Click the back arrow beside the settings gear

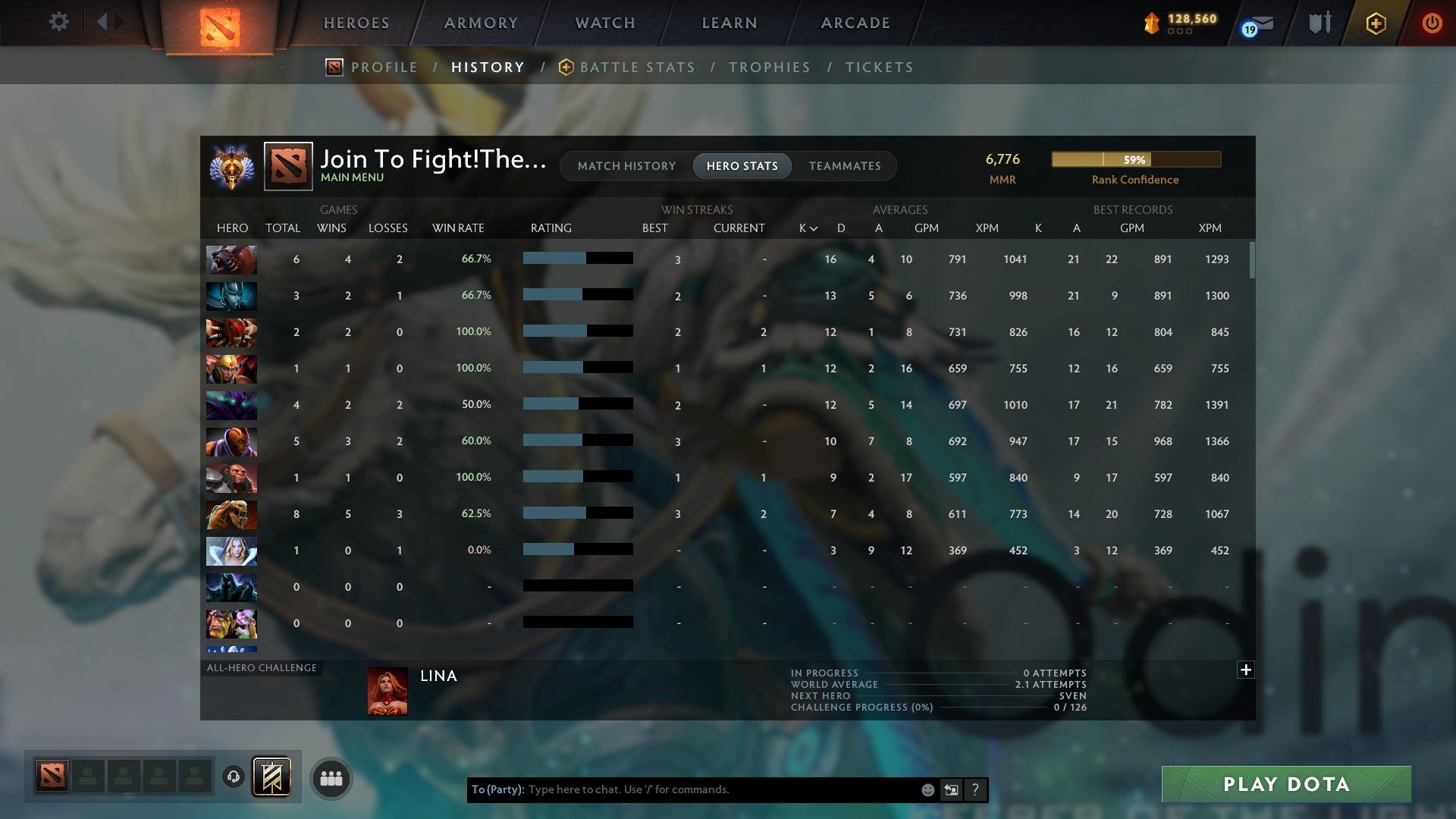103,22
